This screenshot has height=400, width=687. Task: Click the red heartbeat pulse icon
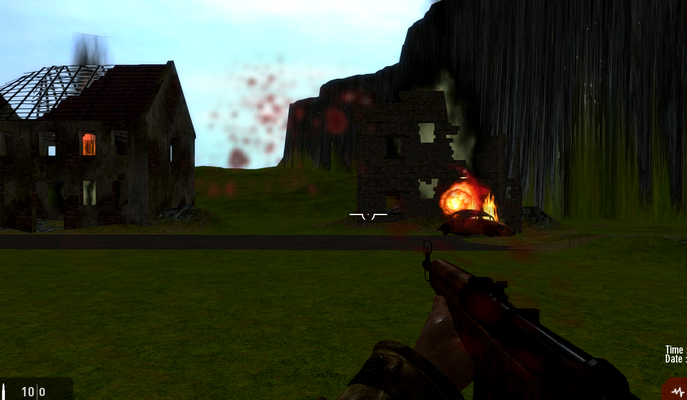(676, 389)
